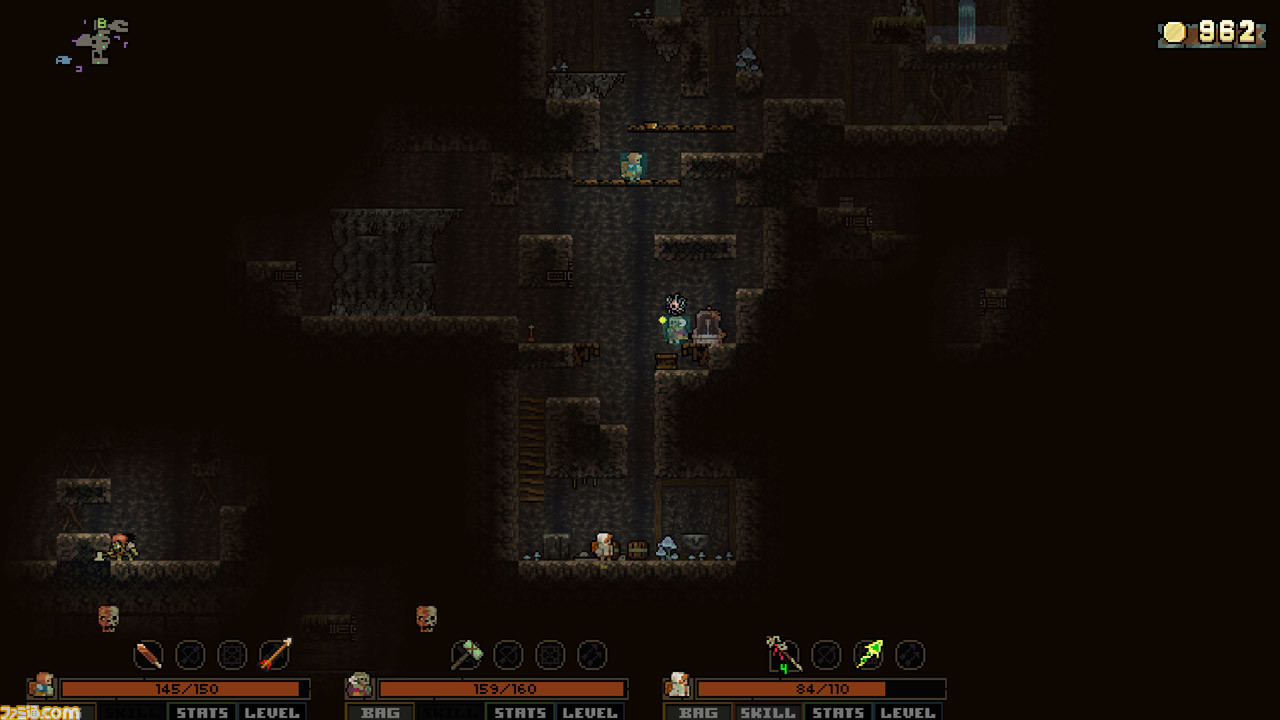Activate the glowing green arrow skill

point(868,655)
